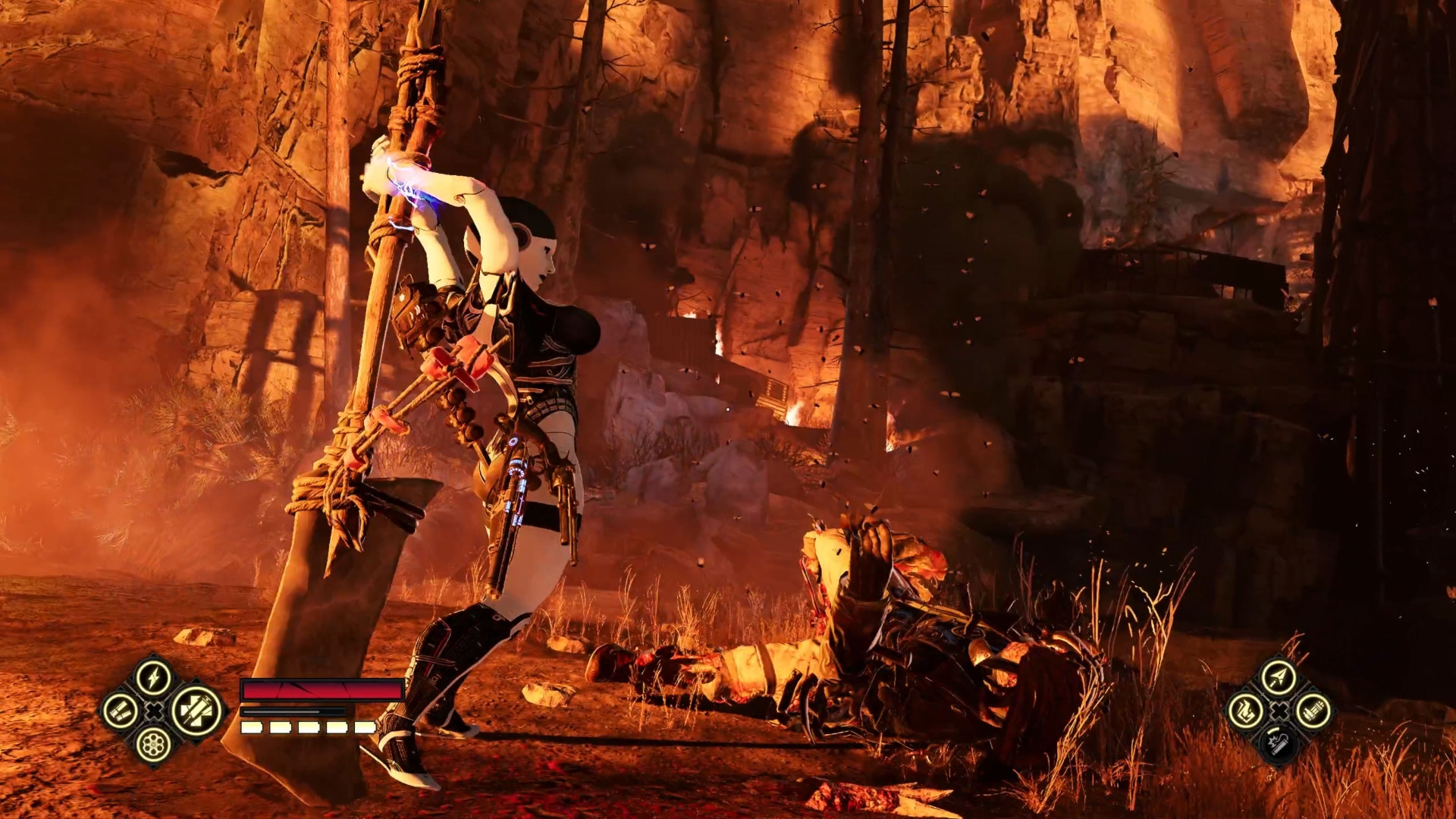Viewport: 1456px width, 819px height.
Task: Click the cooldown ring around the dynamite icon
Action: tap(1272, 729)
